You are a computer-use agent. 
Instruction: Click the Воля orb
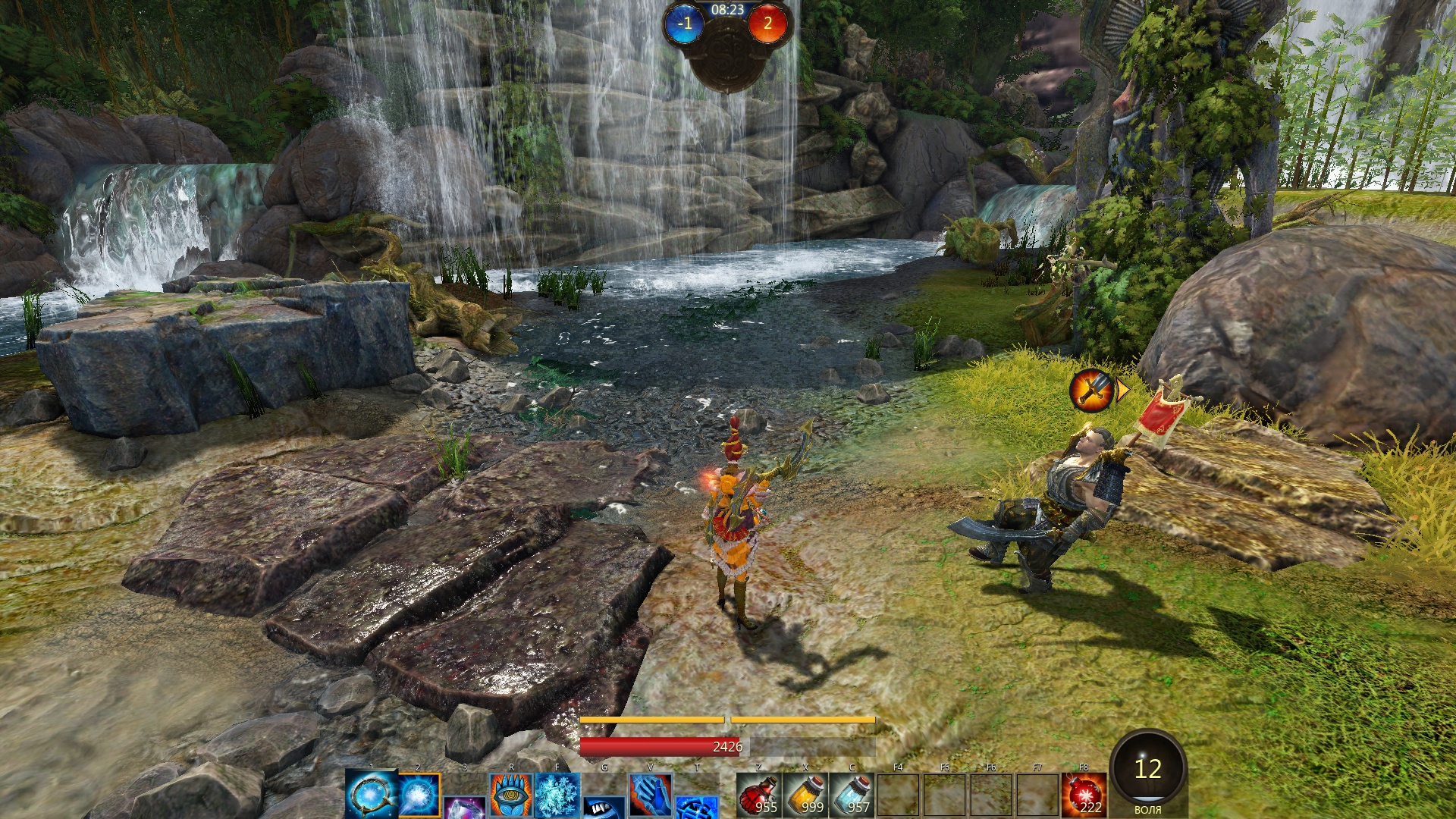[x=1147, y=771]
